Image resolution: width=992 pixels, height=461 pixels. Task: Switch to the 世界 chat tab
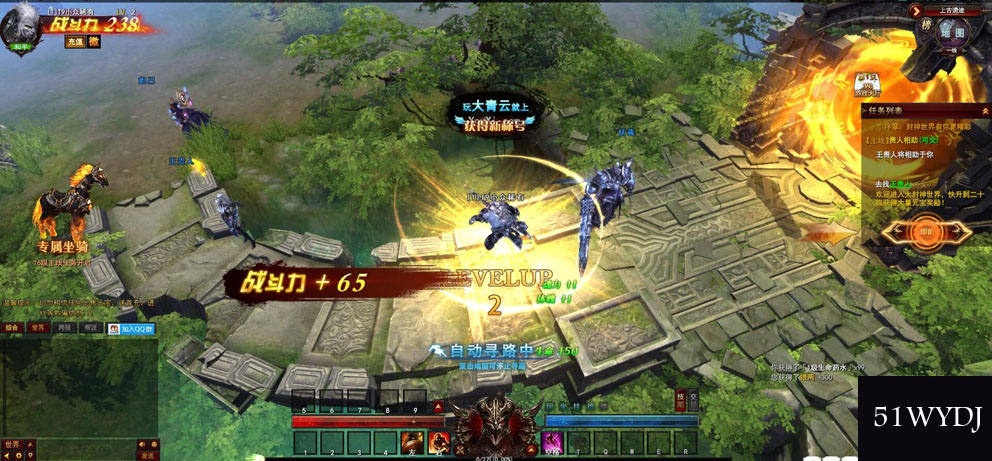point(38,327)
